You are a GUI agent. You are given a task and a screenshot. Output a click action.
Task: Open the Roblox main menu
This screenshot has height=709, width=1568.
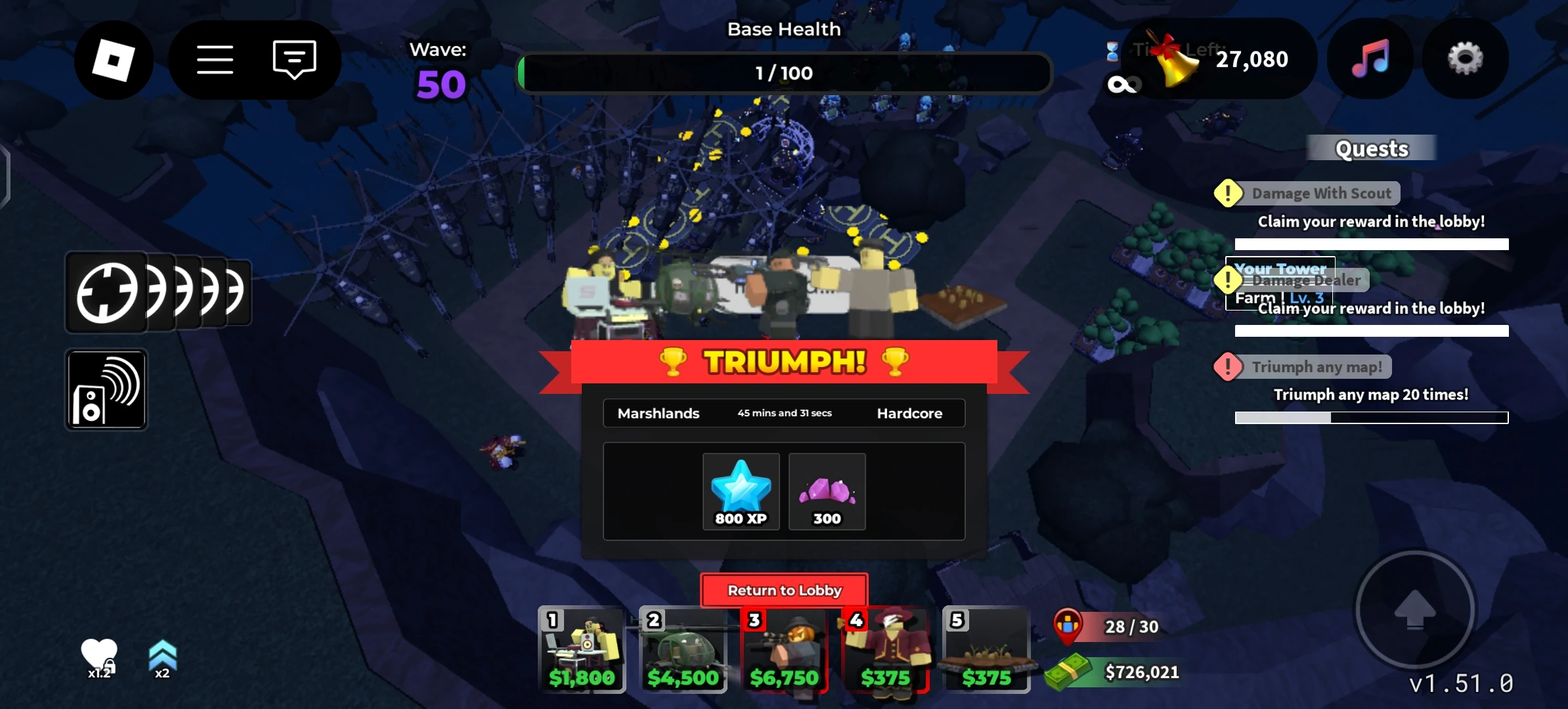[114, 59]
